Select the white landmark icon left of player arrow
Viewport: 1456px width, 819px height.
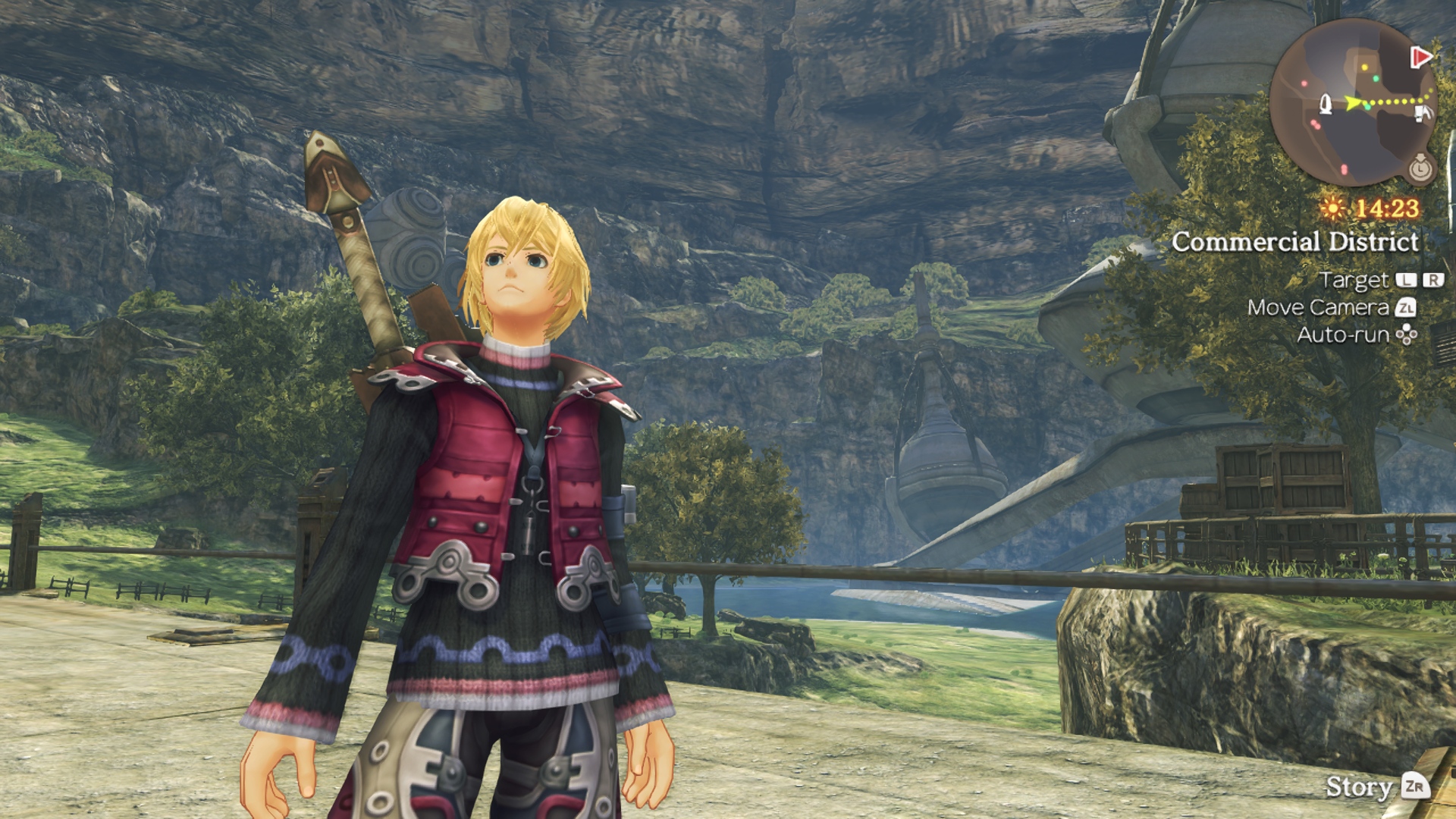coord(1326,104)
